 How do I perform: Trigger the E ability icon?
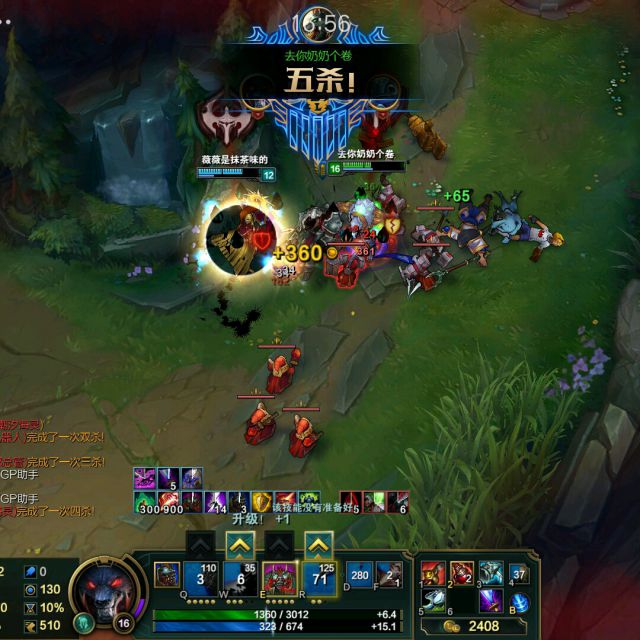click(278, 577)
